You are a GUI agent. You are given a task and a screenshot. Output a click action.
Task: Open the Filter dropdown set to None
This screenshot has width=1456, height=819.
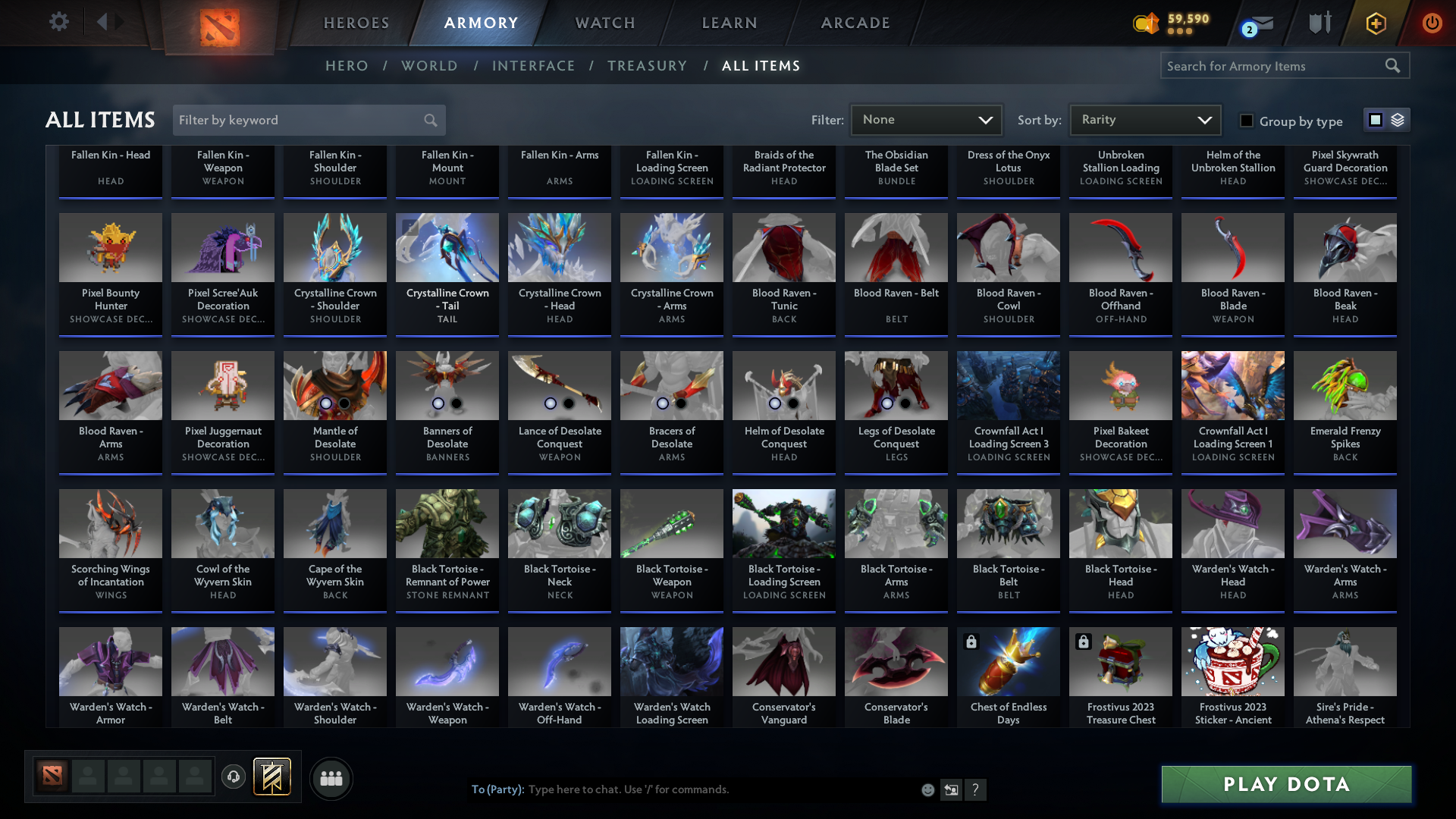[926, 119]
